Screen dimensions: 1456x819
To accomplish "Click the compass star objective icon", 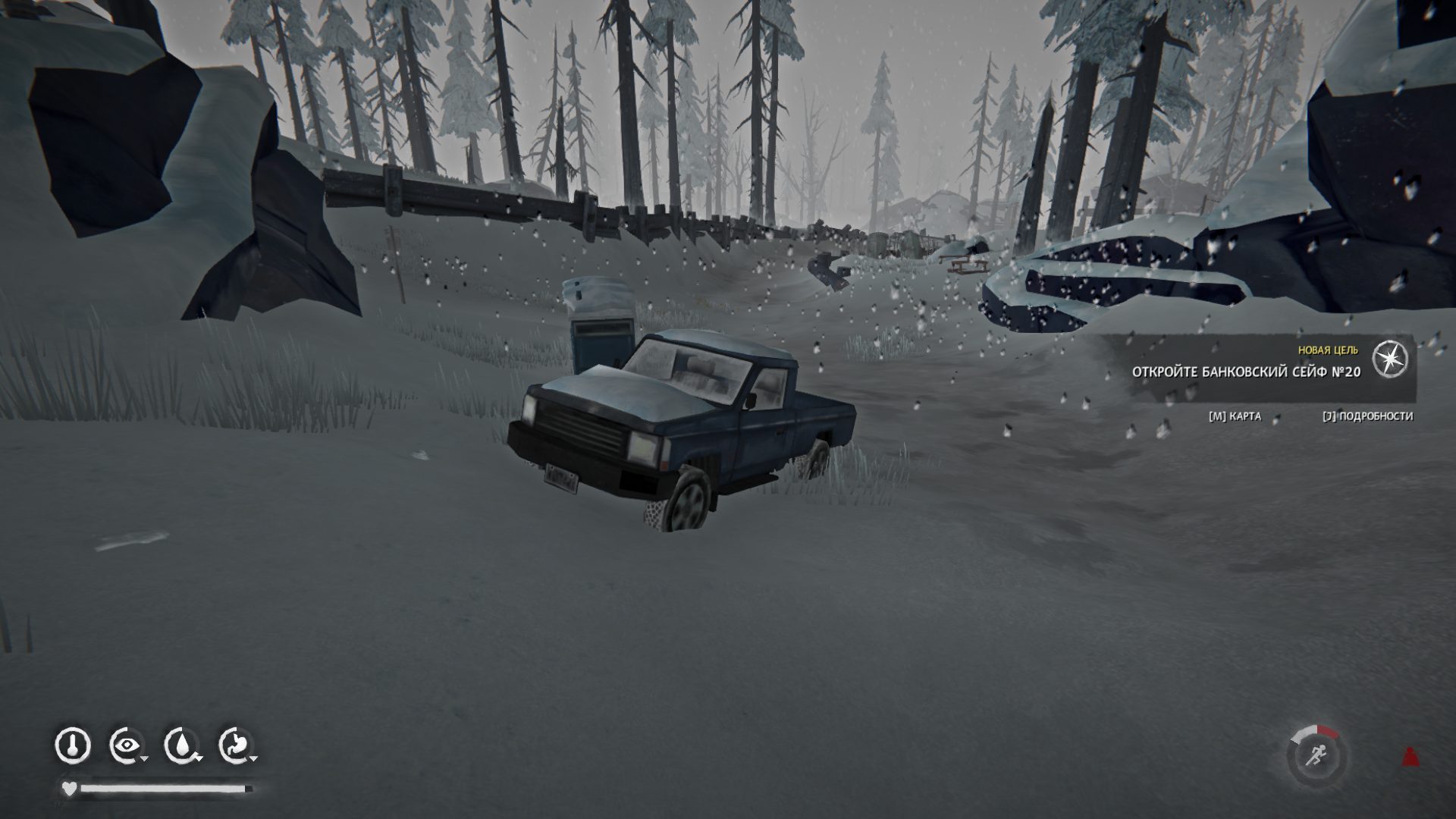I will pyautogui.click(x=1390, y=359).
